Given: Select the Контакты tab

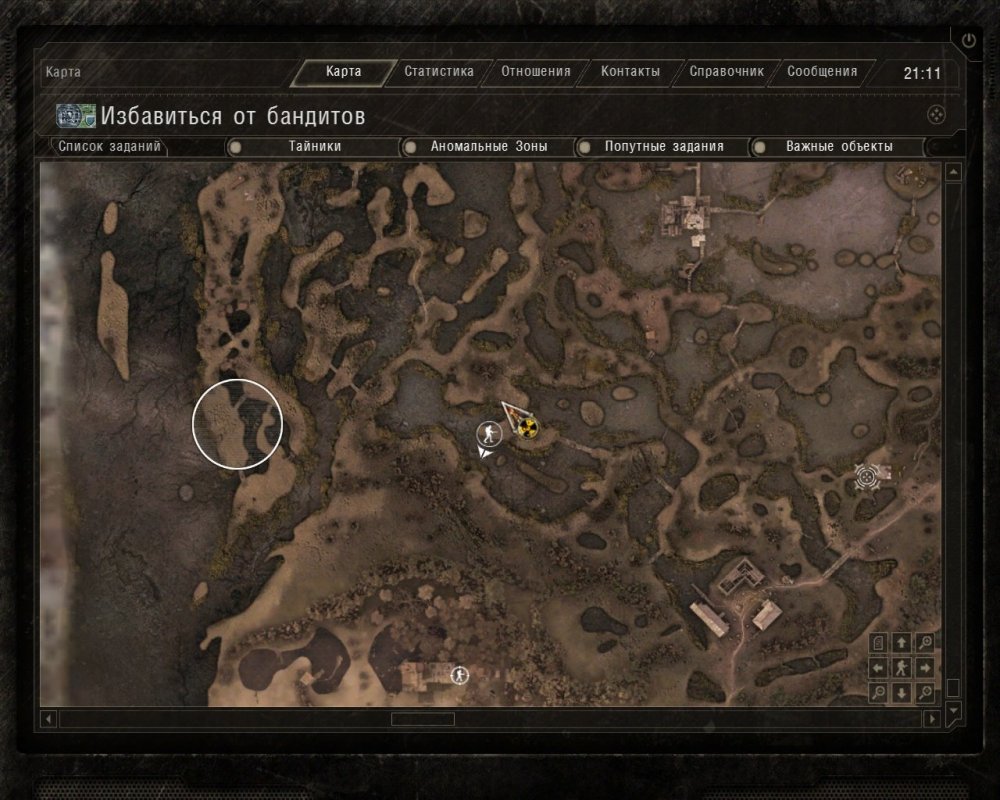Looking at the screenshot, I should point(630,72).
